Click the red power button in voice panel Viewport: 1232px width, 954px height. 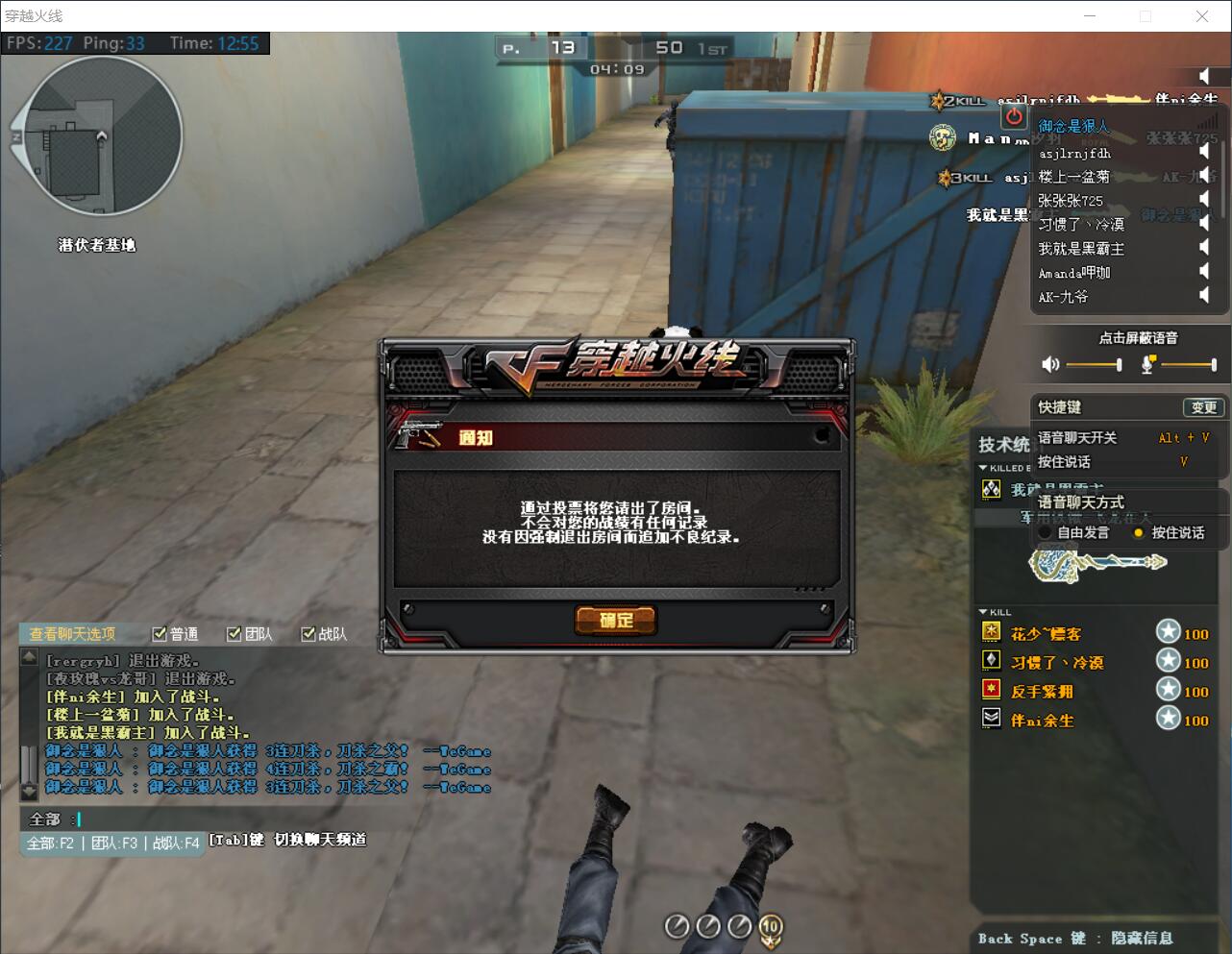(1014, 116)
